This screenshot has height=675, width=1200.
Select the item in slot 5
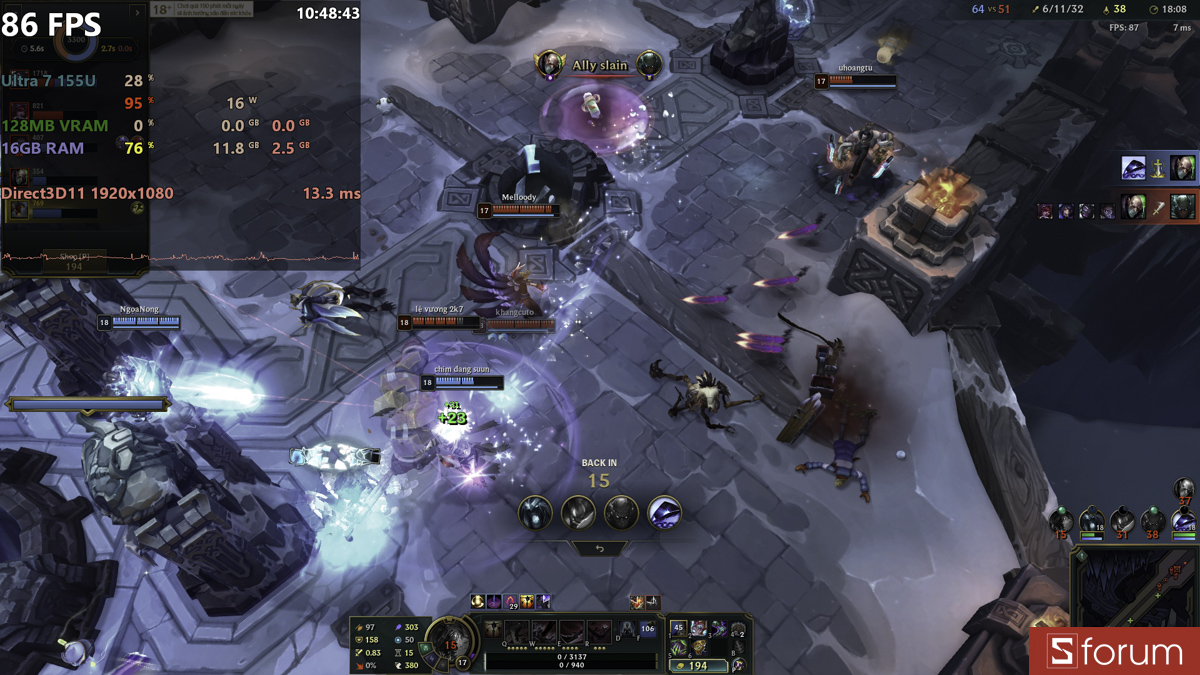pos(679,647)
